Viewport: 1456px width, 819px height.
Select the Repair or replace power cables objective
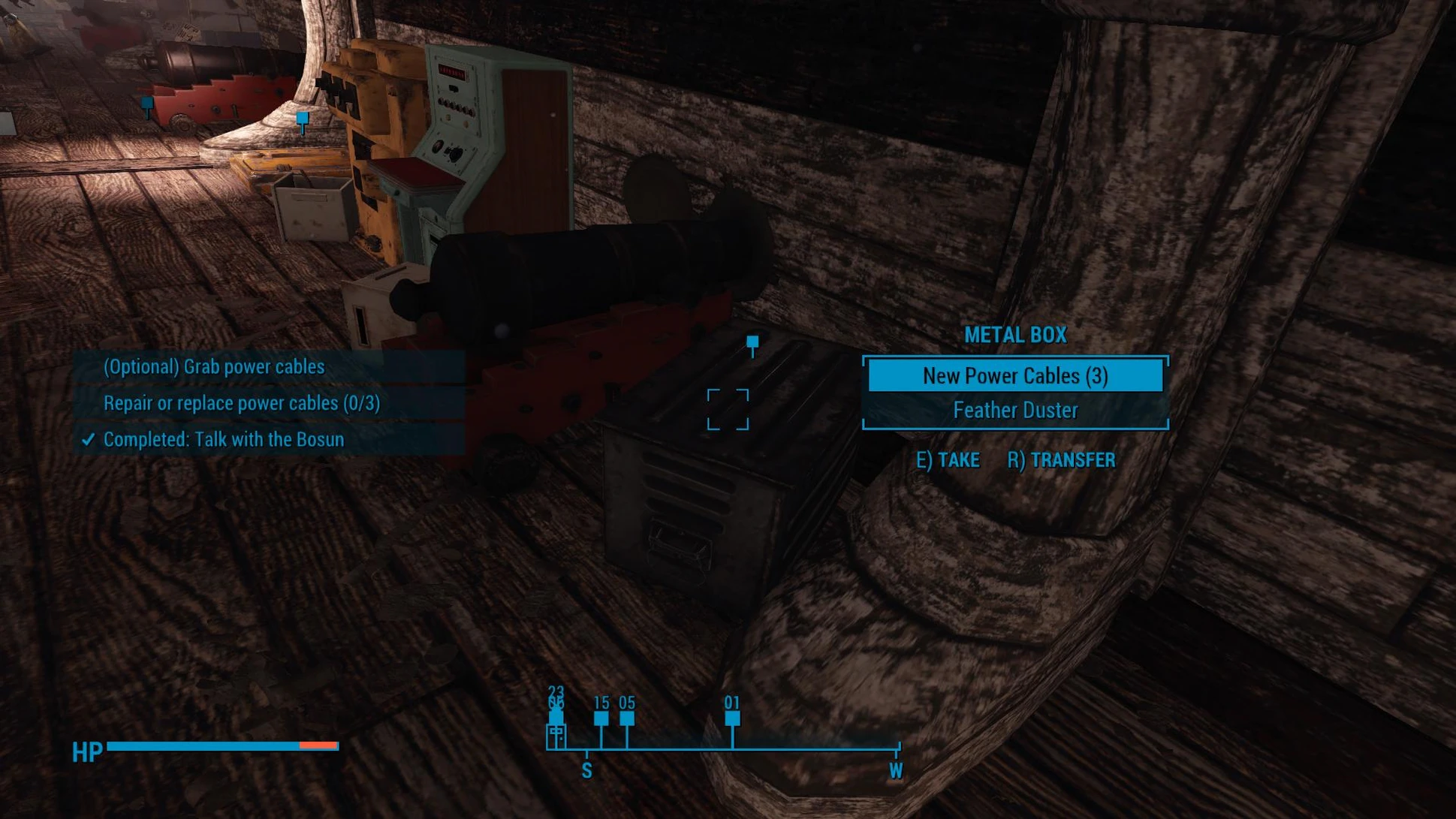tap(241, 403)
